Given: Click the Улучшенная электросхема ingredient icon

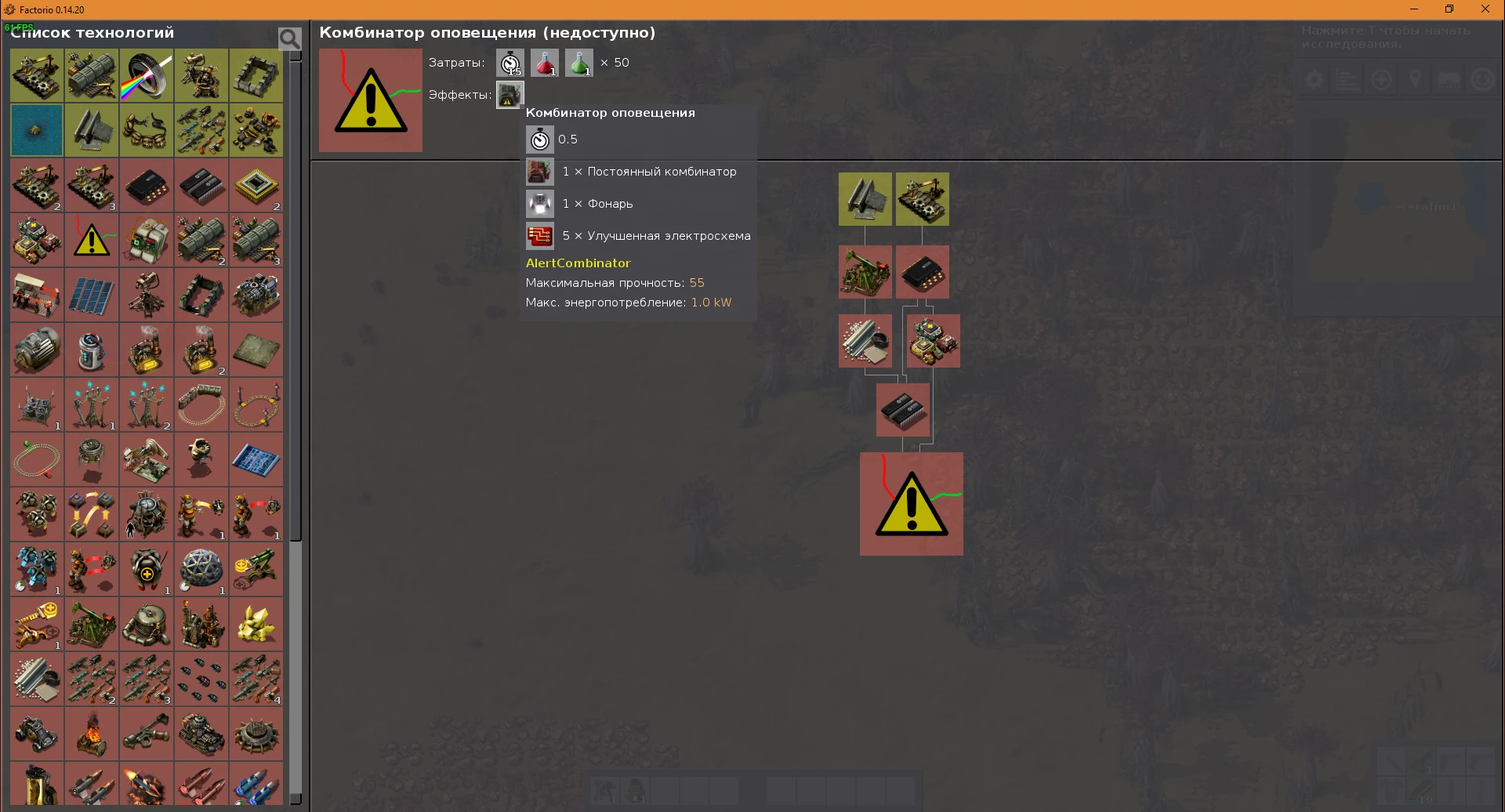Looking at the screenshot, I should pyautogui.click(x=539, y=235).
